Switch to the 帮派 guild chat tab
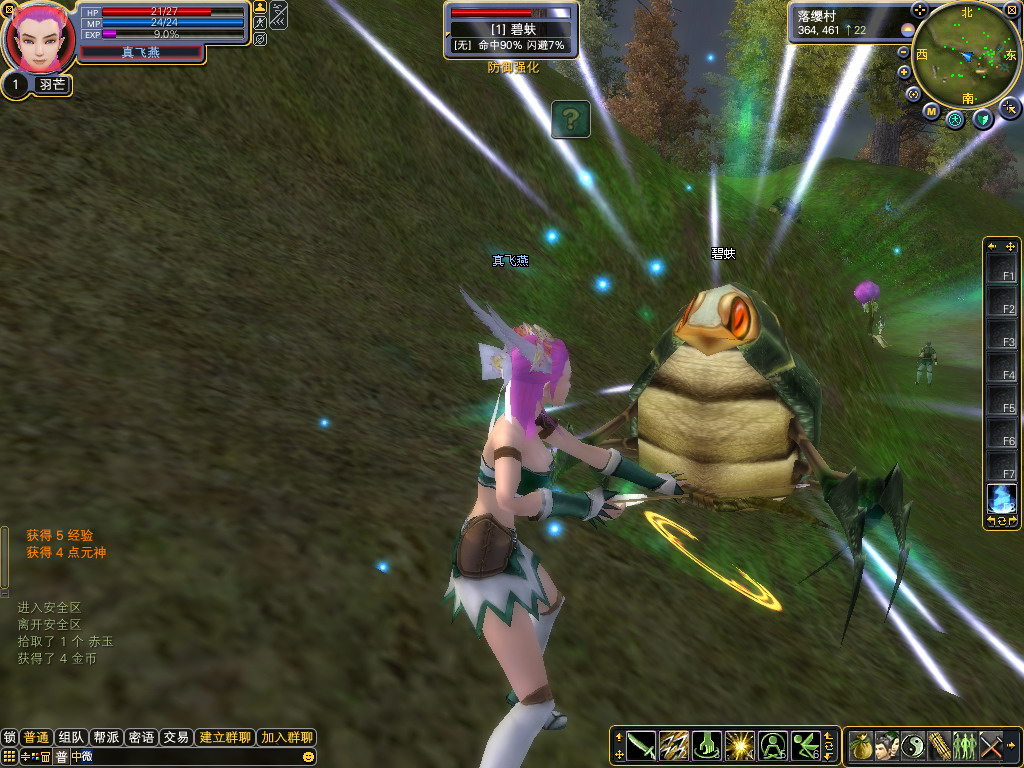 (x=106, y=737)
